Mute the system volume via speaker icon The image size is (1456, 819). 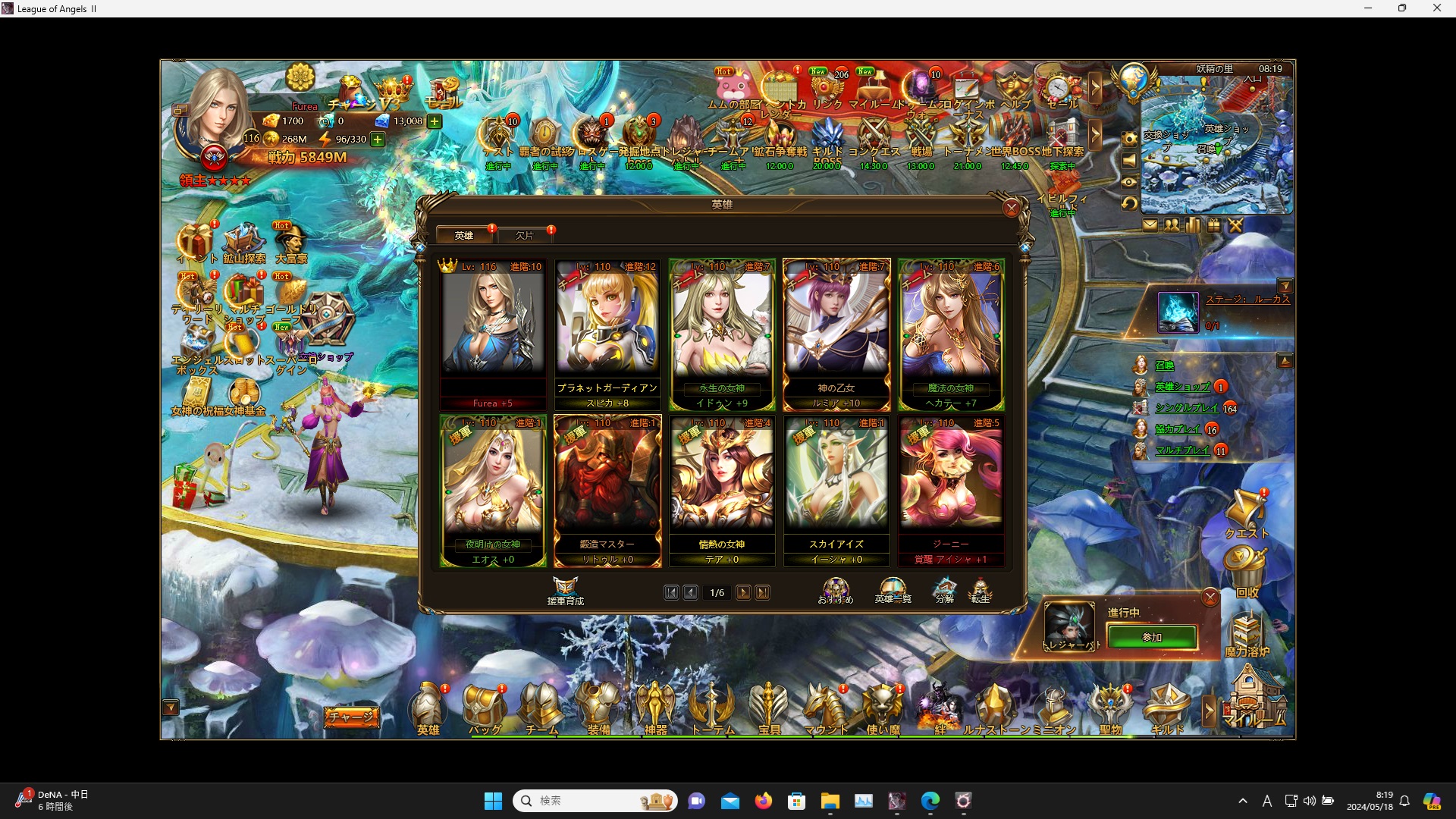pos(1310,801)
